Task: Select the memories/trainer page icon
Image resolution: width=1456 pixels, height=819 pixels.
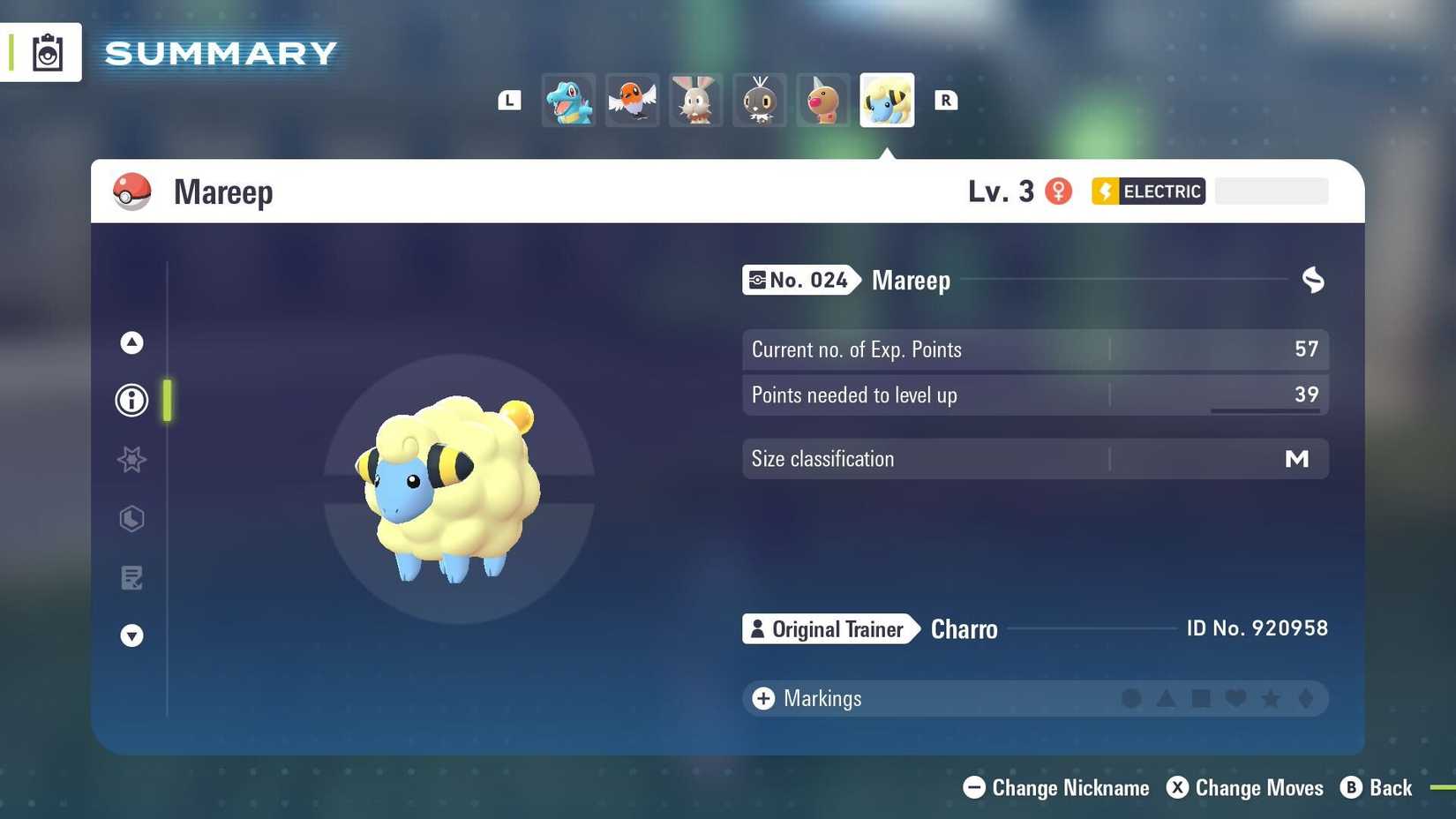Action: click(131, 519)
